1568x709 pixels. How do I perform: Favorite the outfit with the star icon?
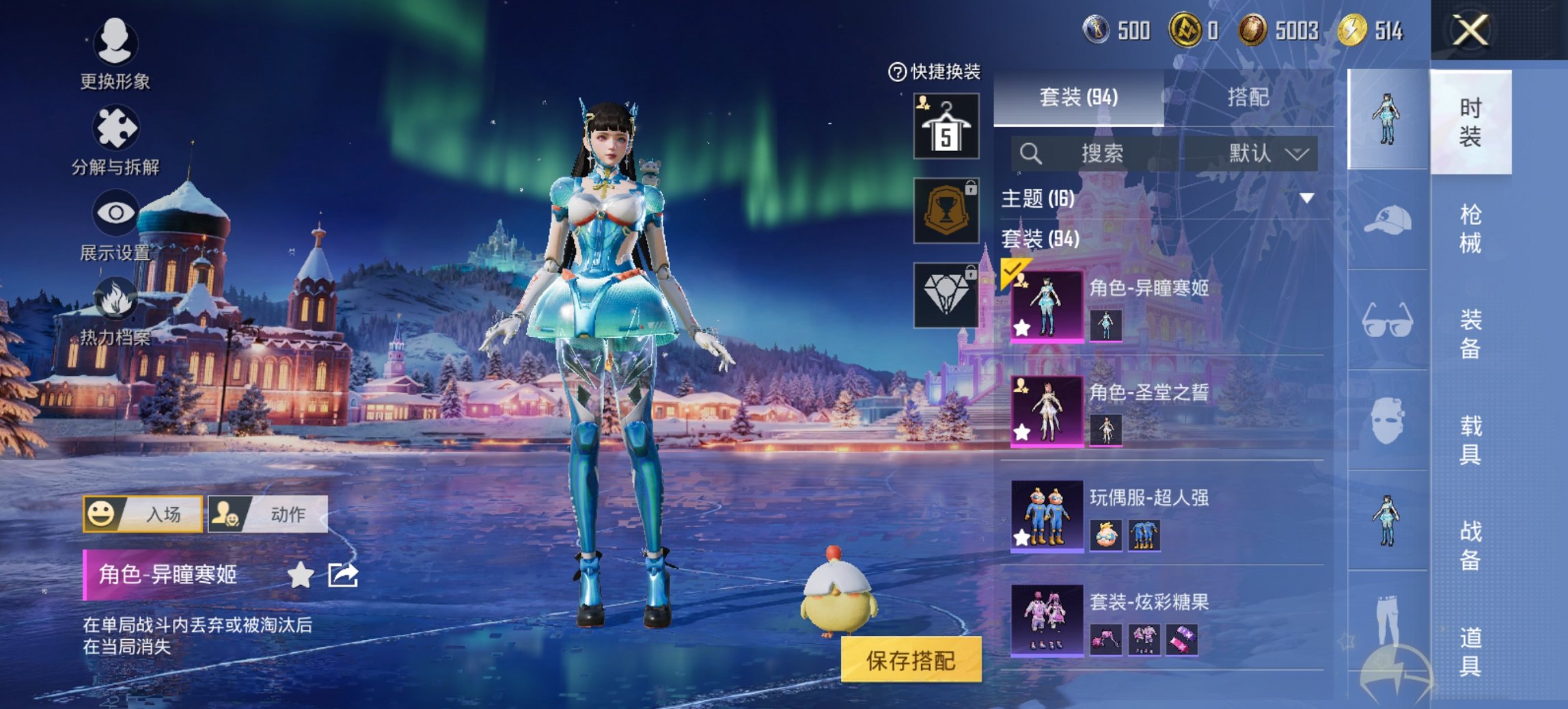point(300,575)
